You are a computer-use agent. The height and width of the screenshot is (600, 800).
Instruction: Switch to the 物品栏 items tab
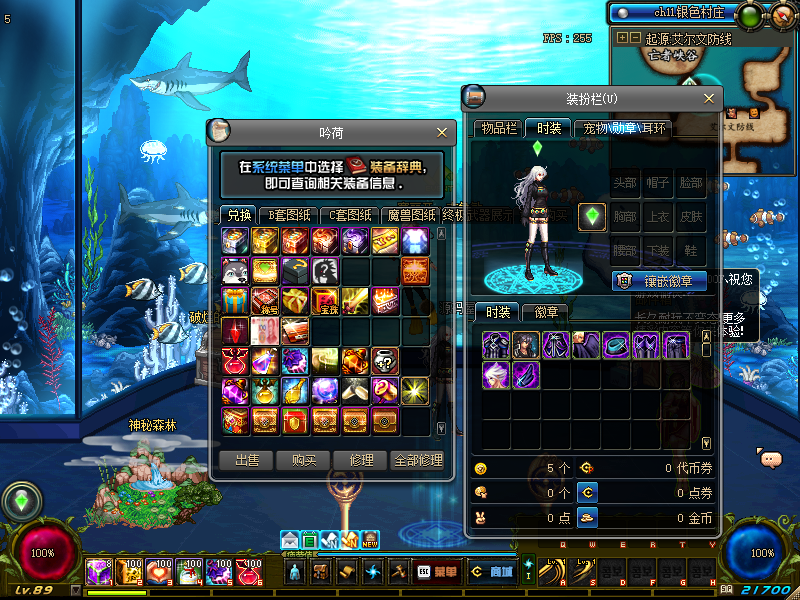[x=499, y=128]
